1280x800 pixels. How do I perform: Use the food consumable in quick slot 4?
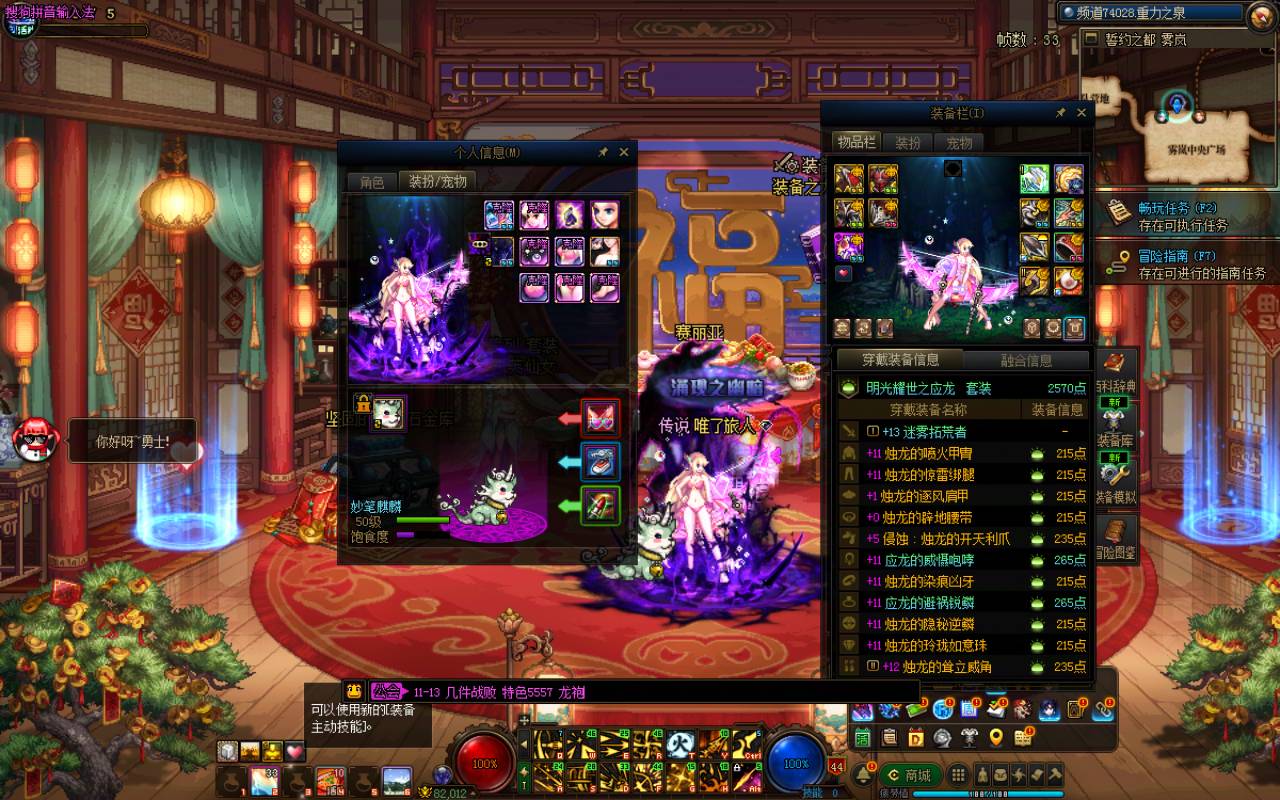pos(331,780)
